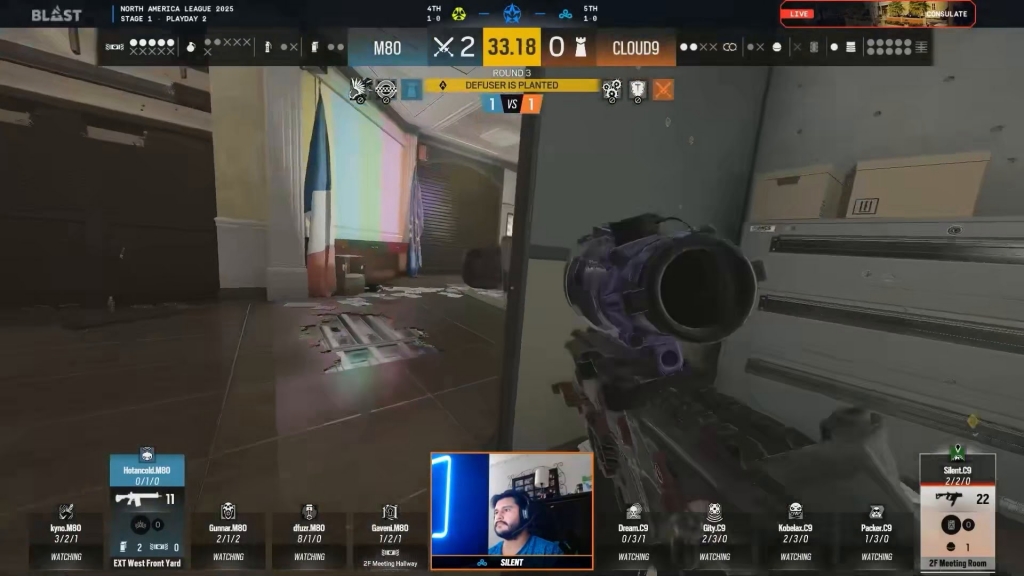Select kyno.M80 player card
1024x576 pixels.
click(66, 535)
